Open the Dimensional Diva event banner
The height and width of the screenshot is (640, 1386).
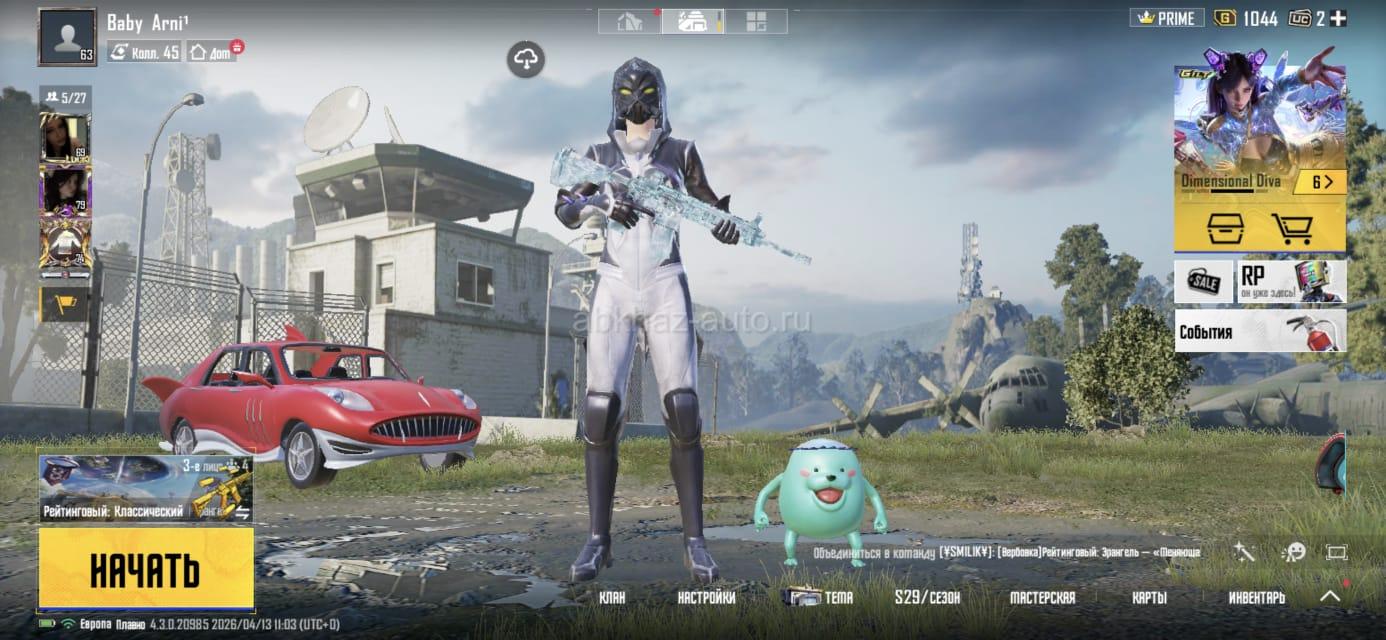[1259, 130]
